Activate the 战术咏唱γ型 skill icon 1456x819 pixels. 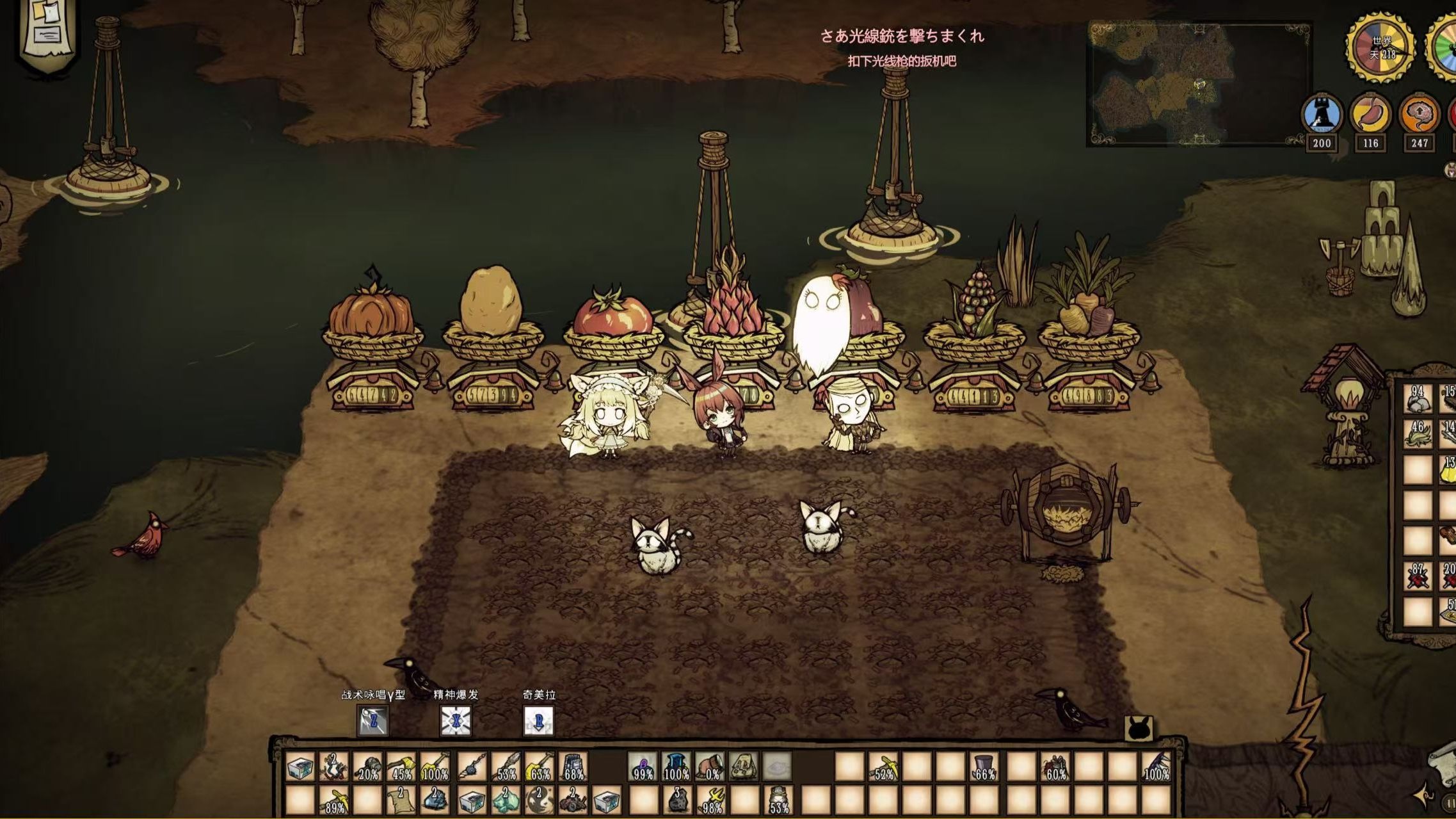click(372, 721)
